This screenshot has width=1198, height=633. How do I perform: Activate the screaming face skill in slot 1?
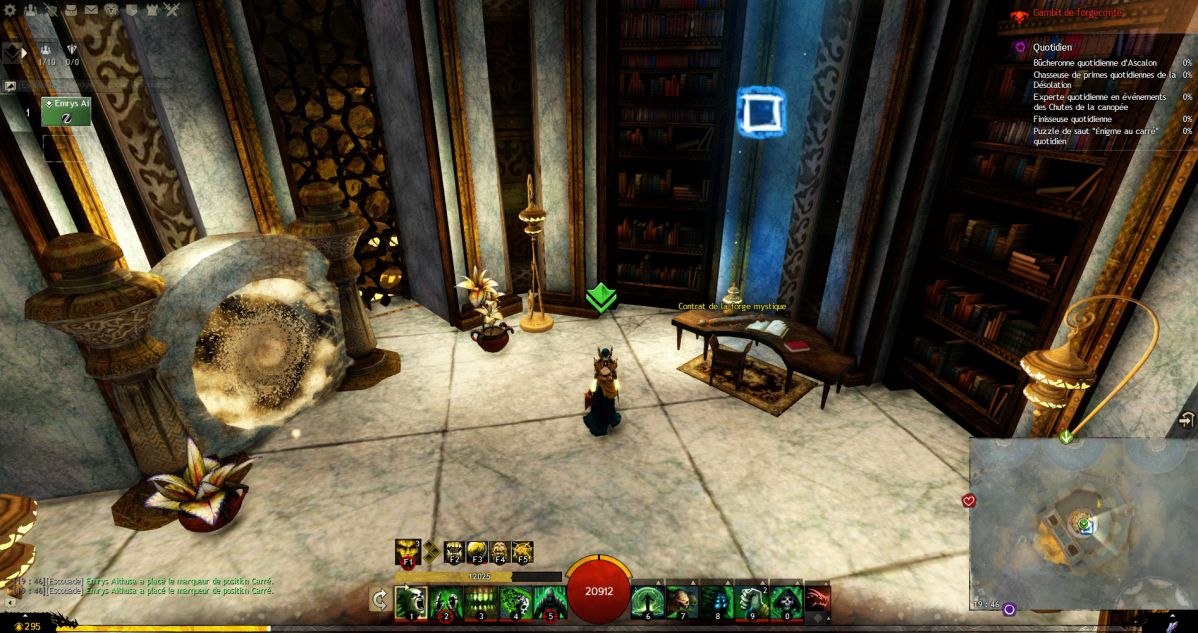pyautogui.click(x=411, y=602)
